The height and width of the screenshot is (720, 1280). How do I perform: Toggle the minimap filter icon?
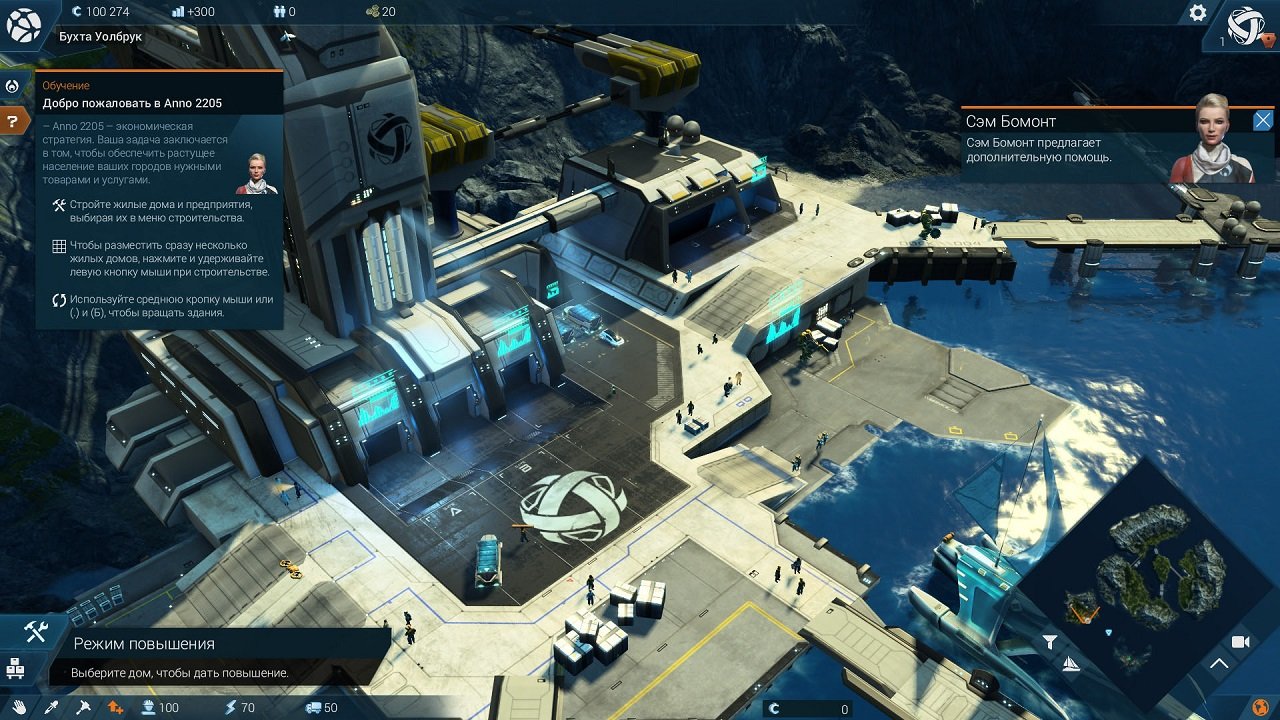click(x=1050, y=640)
